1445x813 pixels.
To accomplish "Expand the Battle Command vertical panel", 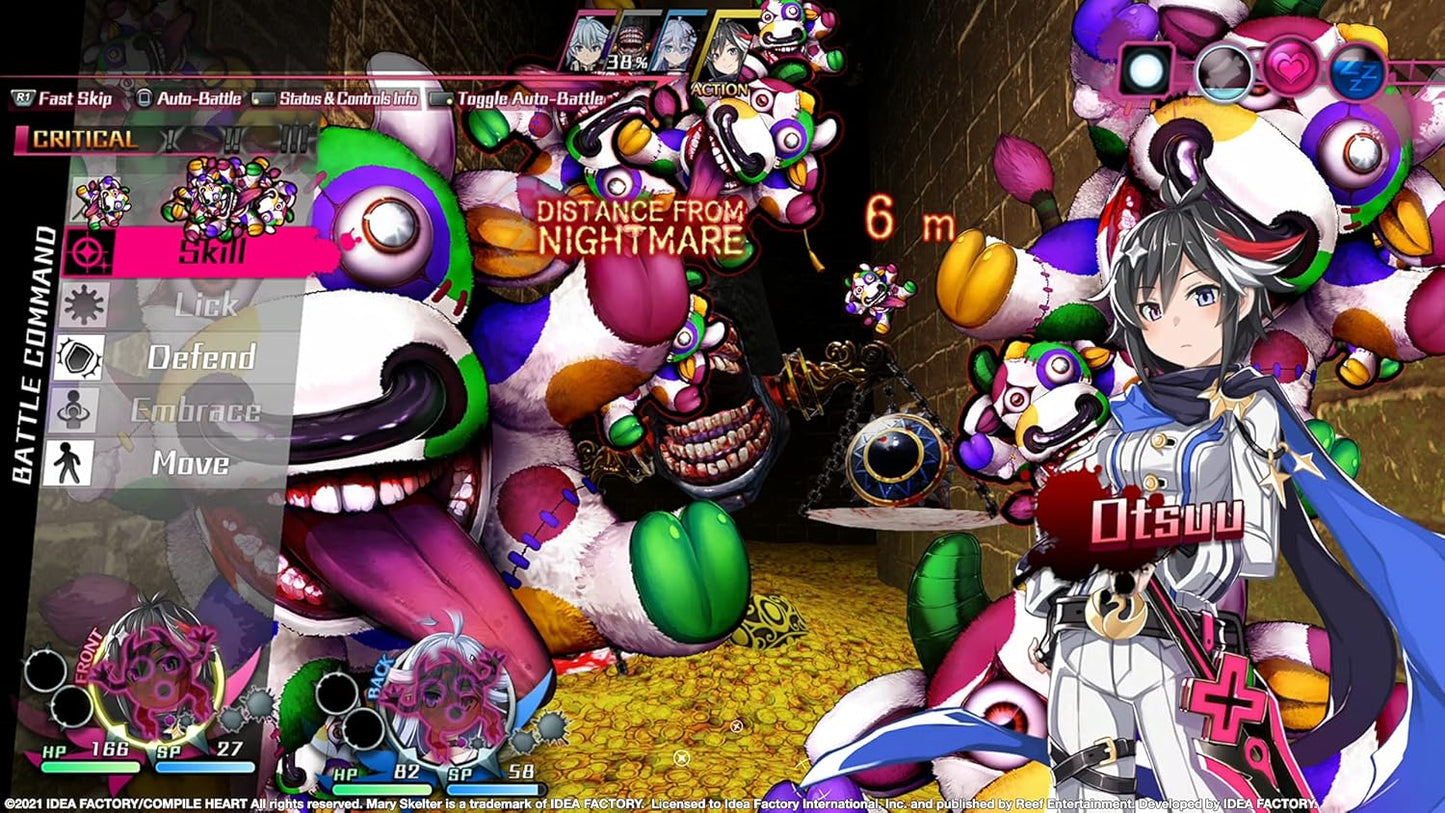I will pos(37,360).
